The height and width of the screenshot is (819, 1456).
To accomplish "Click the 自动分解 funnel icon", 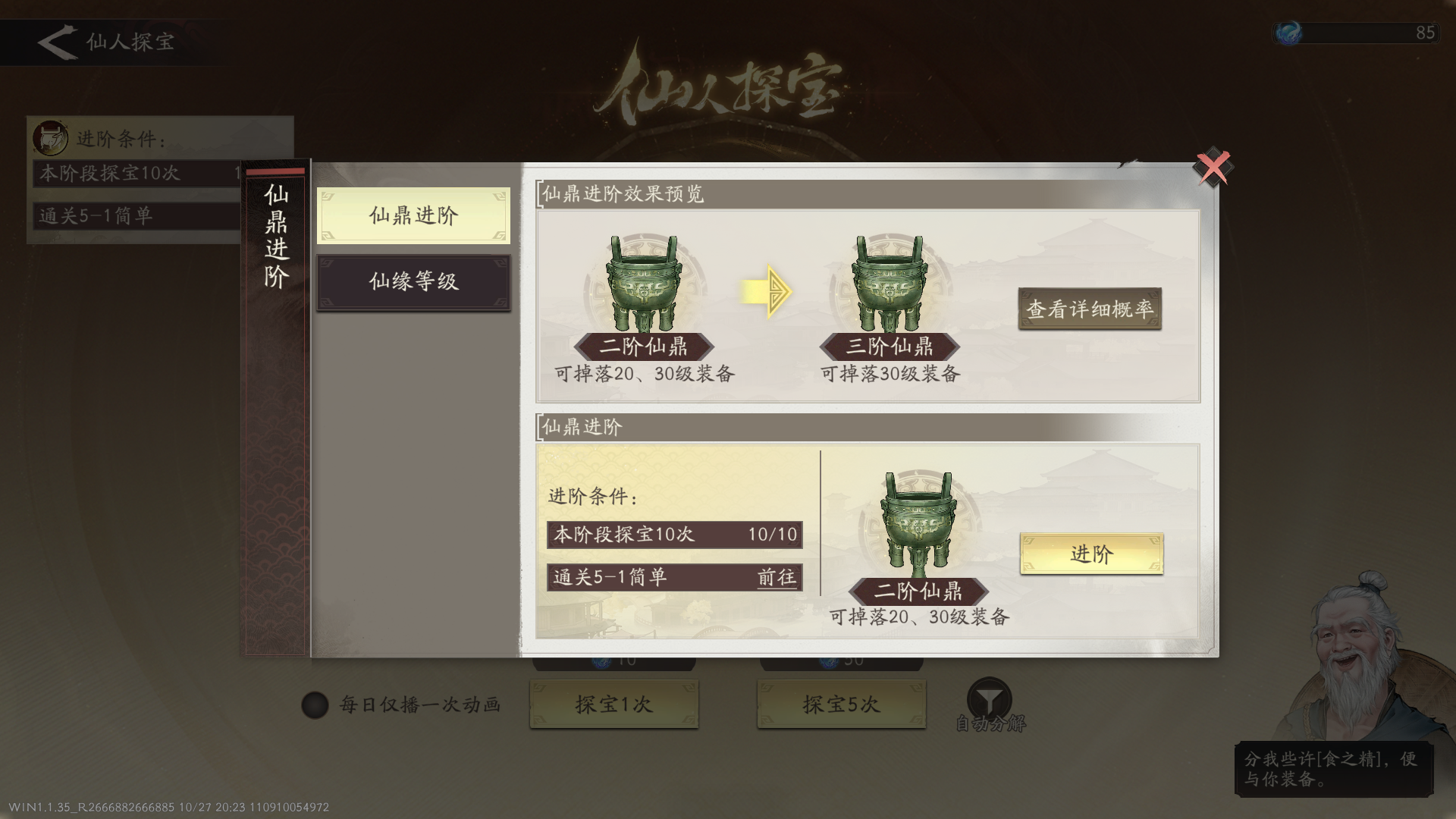I will point(988,694).
